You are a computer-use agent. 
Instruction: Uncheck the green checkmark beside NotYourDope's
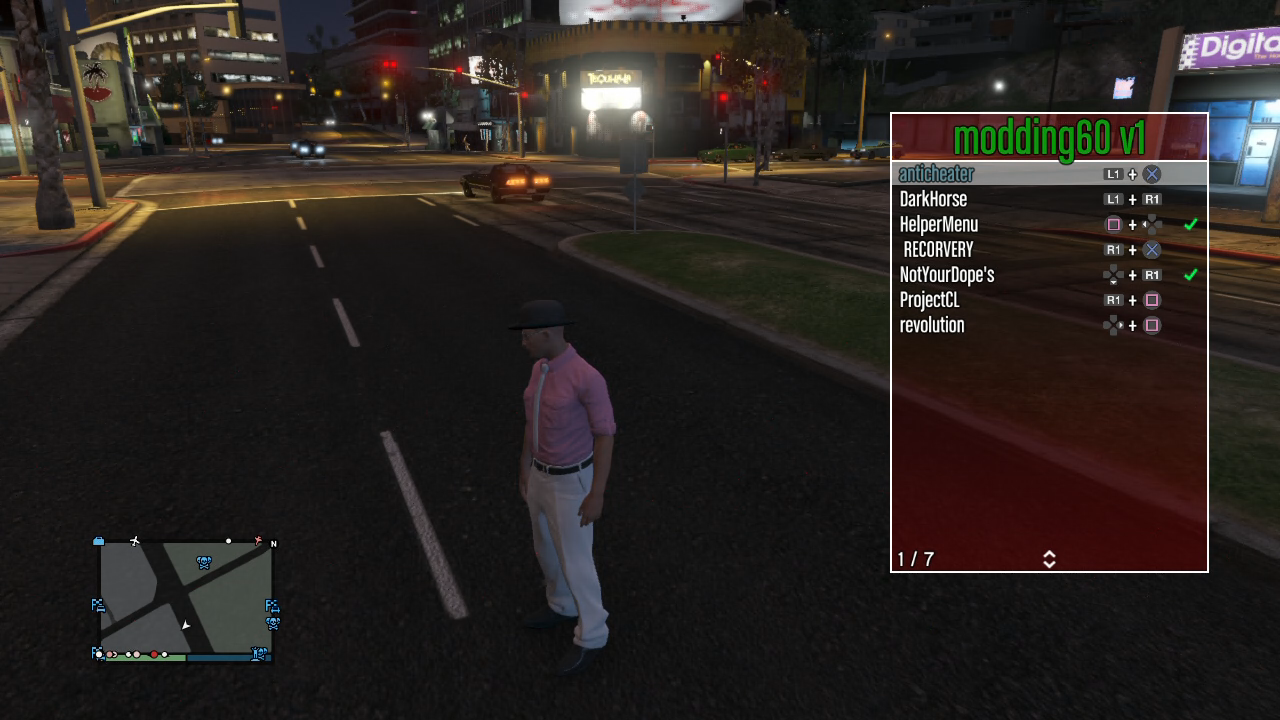click(1190, 275)
